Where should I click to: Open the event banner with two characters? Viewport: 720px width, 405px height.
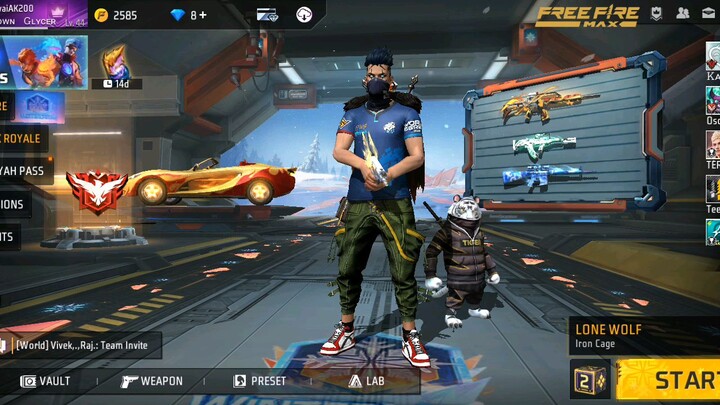pos(45,62)
